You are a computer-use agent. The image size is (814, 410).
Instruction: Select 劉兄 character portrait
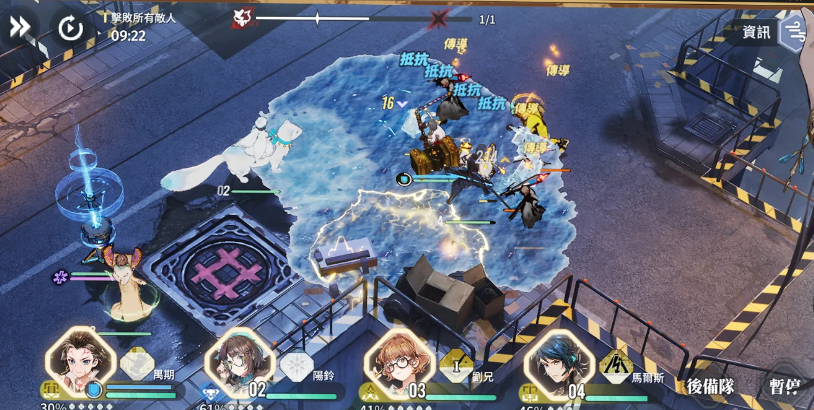[398, 362]
